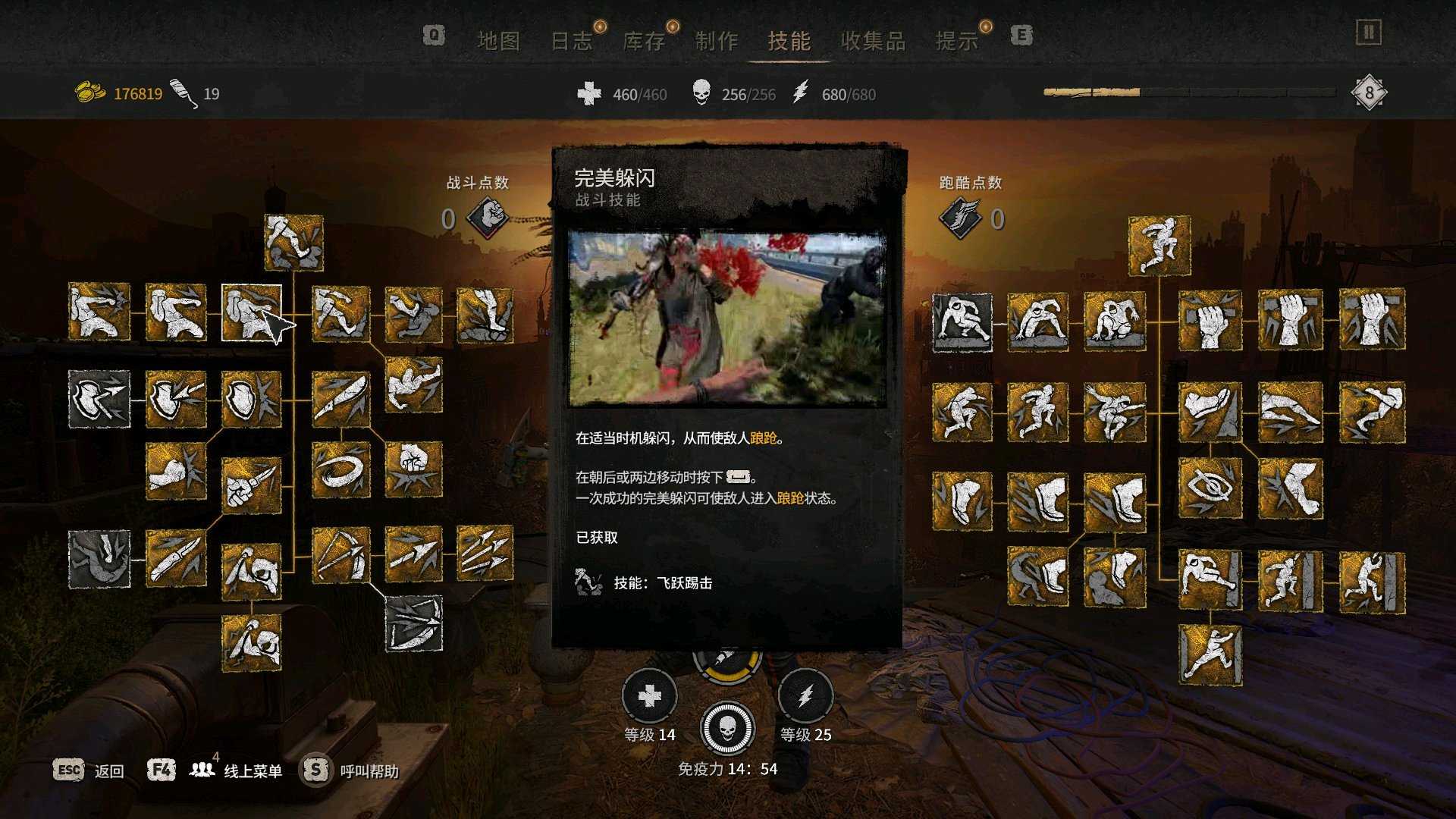Select the combat points skull emblem

pyautogui.click(x=488, y=215)
